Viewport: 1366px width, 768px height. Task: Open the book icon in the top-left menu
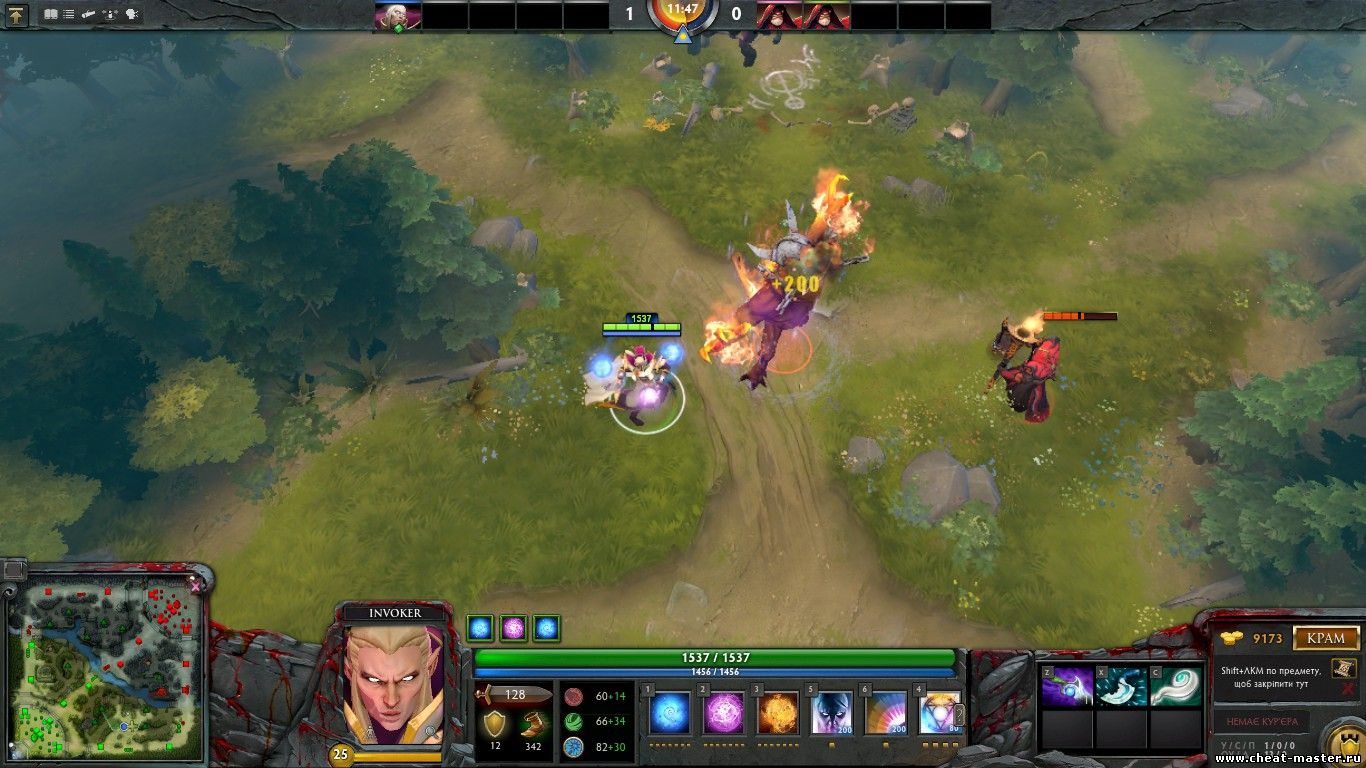pyautogui.click(x=51, y=15)
